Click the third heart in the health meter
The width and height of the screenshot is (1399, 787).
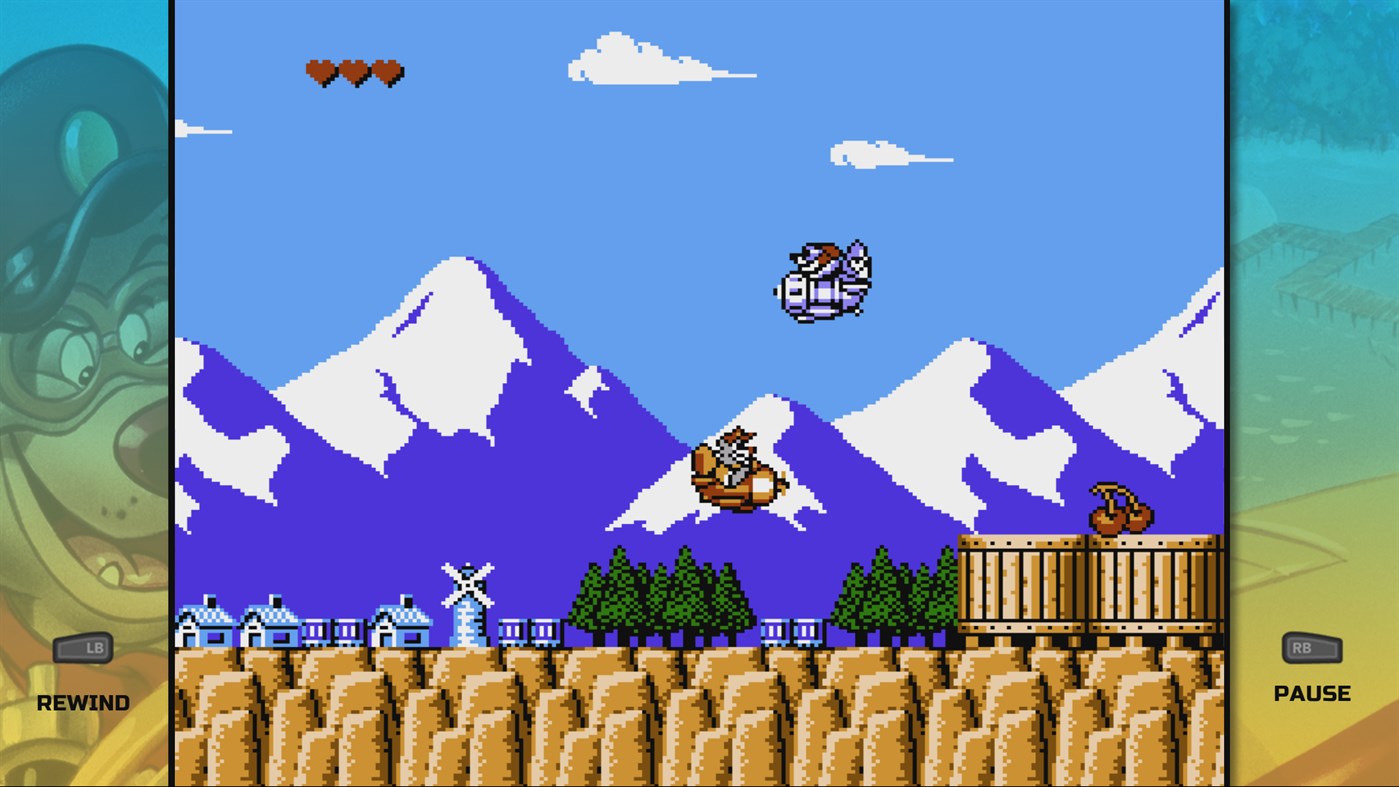click(x=388, y=71)
